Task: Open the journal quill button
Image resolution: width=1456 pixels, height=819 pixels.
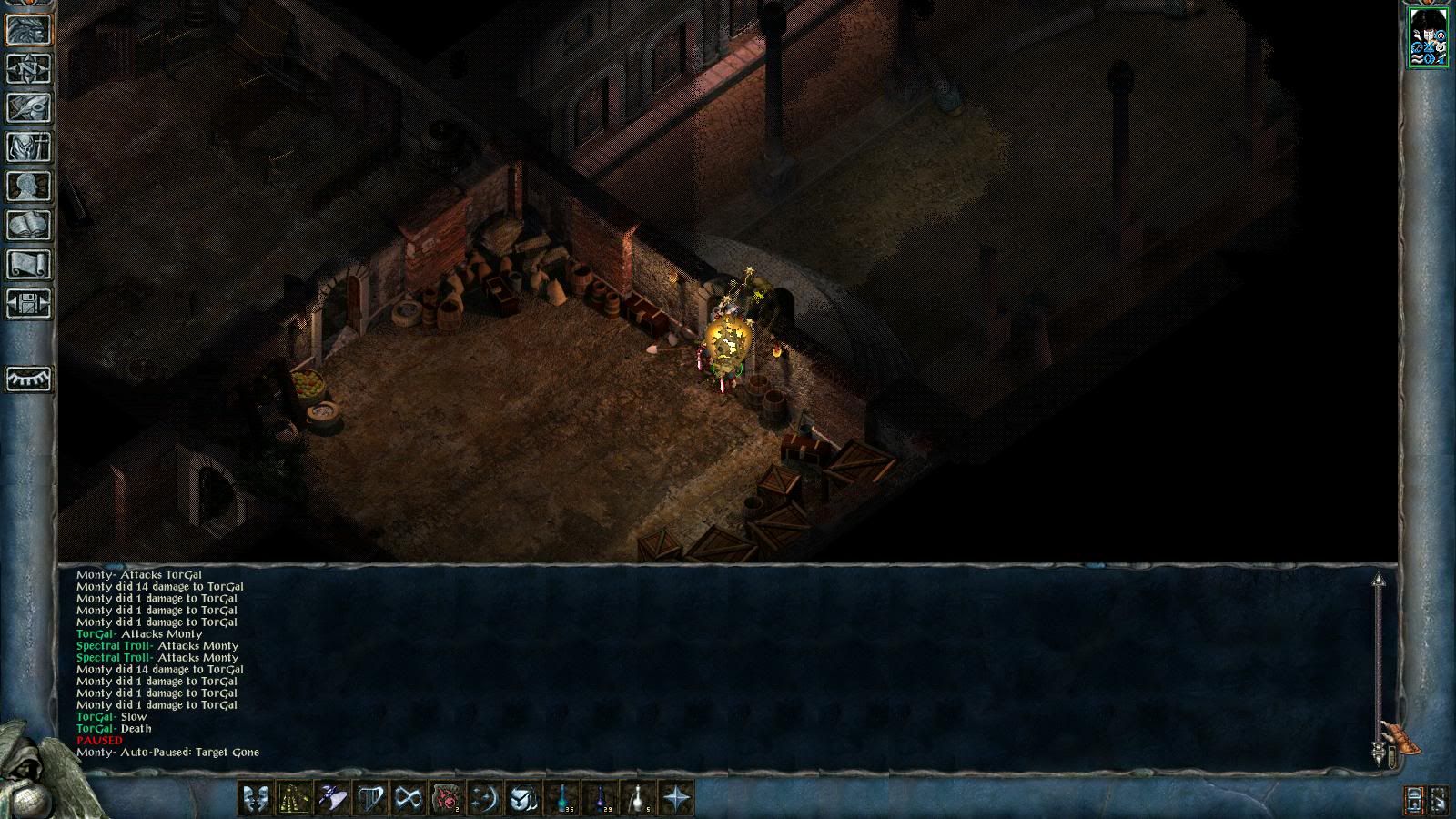Action: coord(29,107)
